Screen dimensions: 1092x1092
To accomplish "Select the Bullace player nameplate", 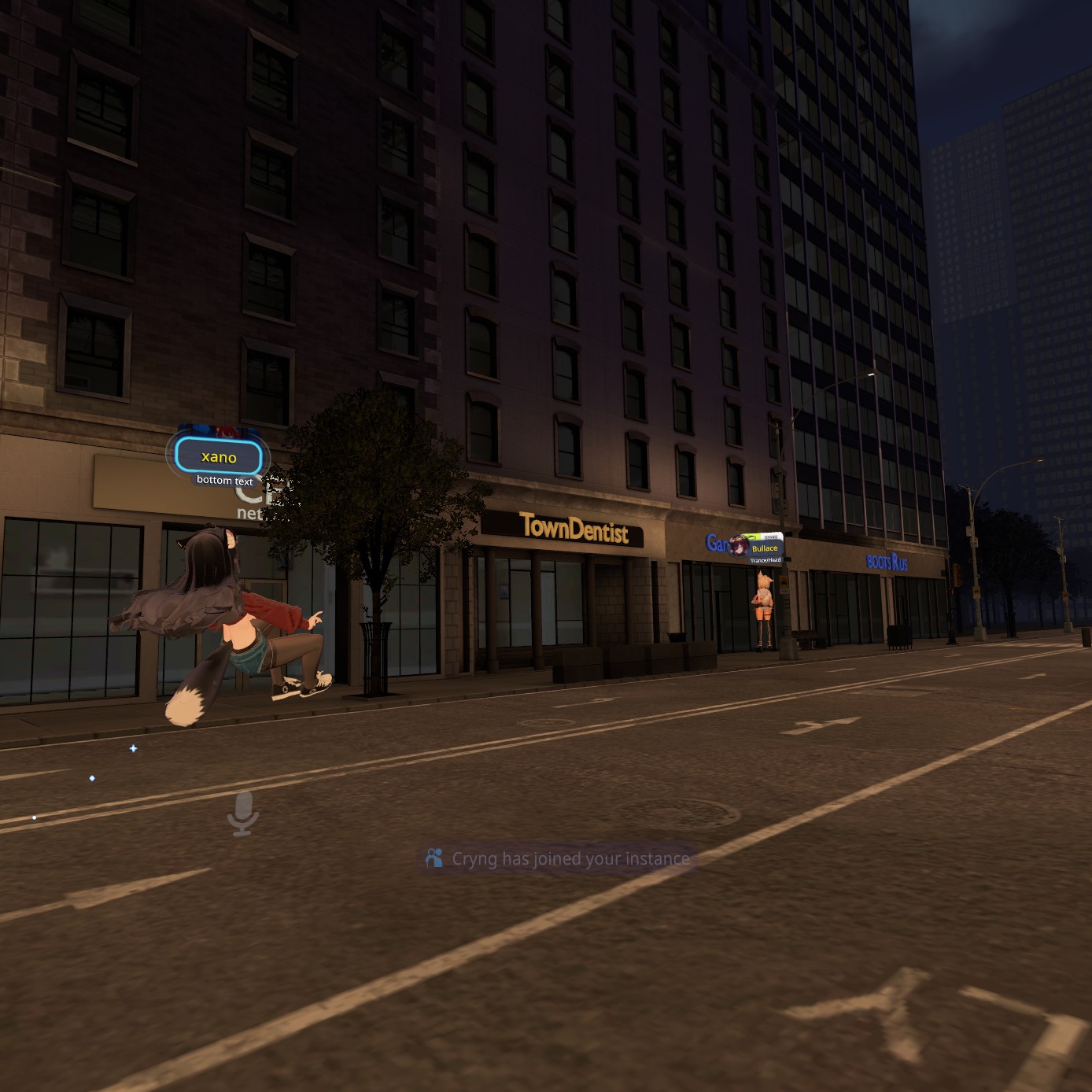I will click(x=763, y=548).
